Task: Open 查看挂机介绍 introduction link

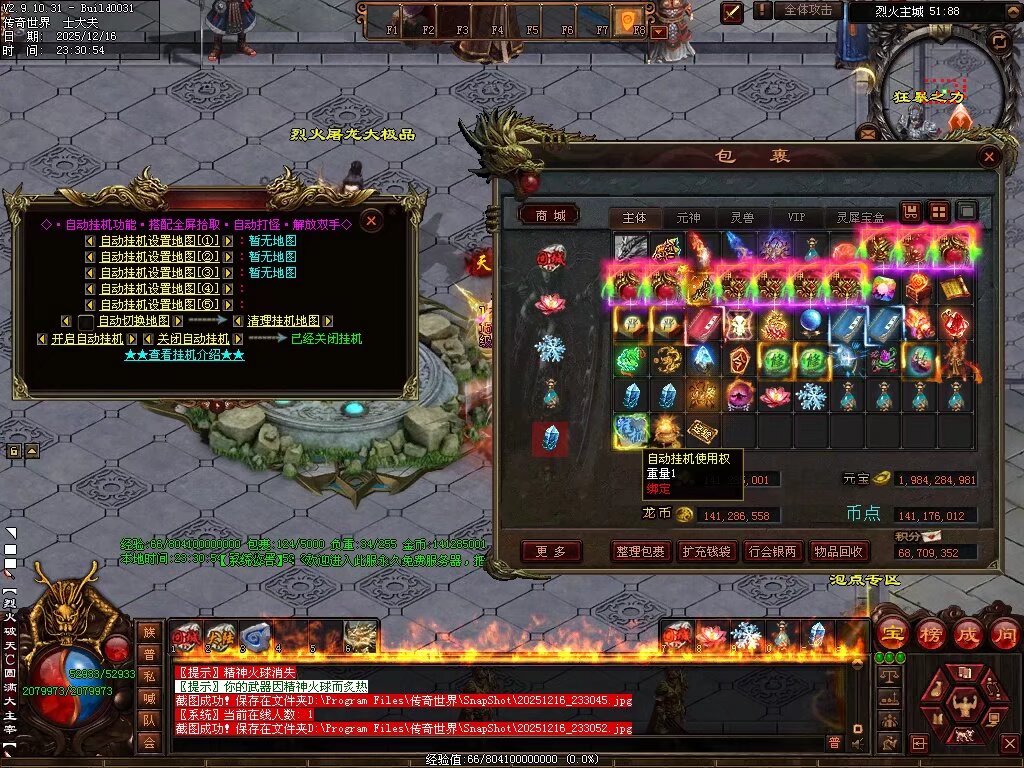Action: tap(184, 355)
